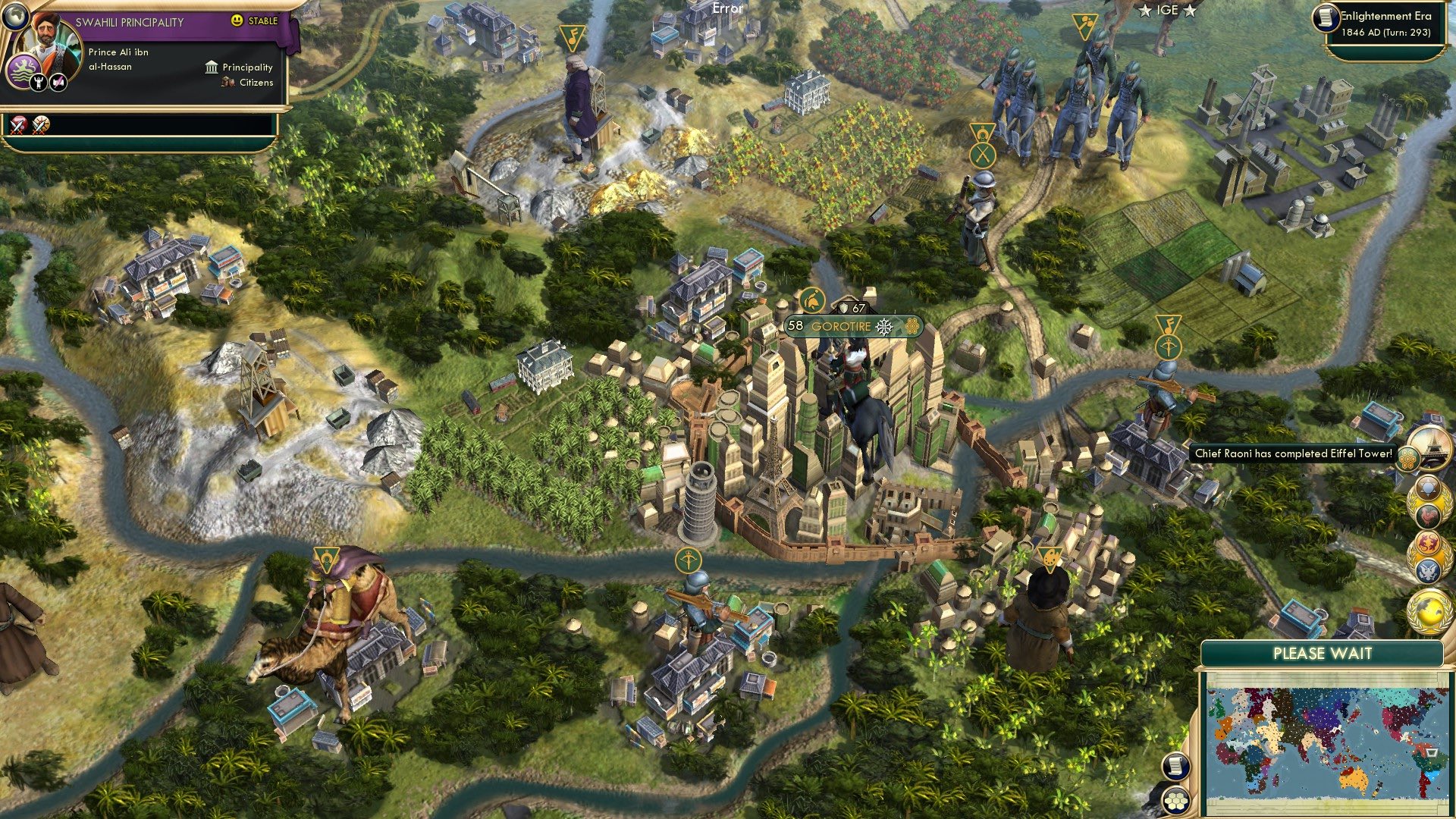Click the smiley face next to STABLE happiness status

point(235,20)
